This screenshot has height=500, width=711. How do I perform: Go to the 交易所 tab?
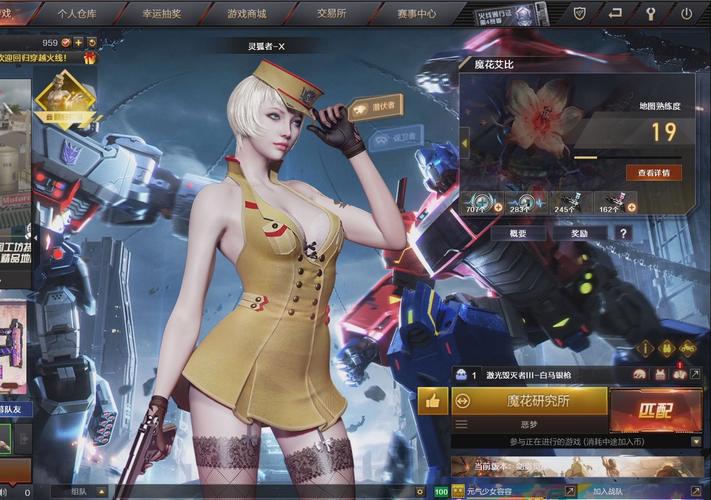(x=331, y=14)
